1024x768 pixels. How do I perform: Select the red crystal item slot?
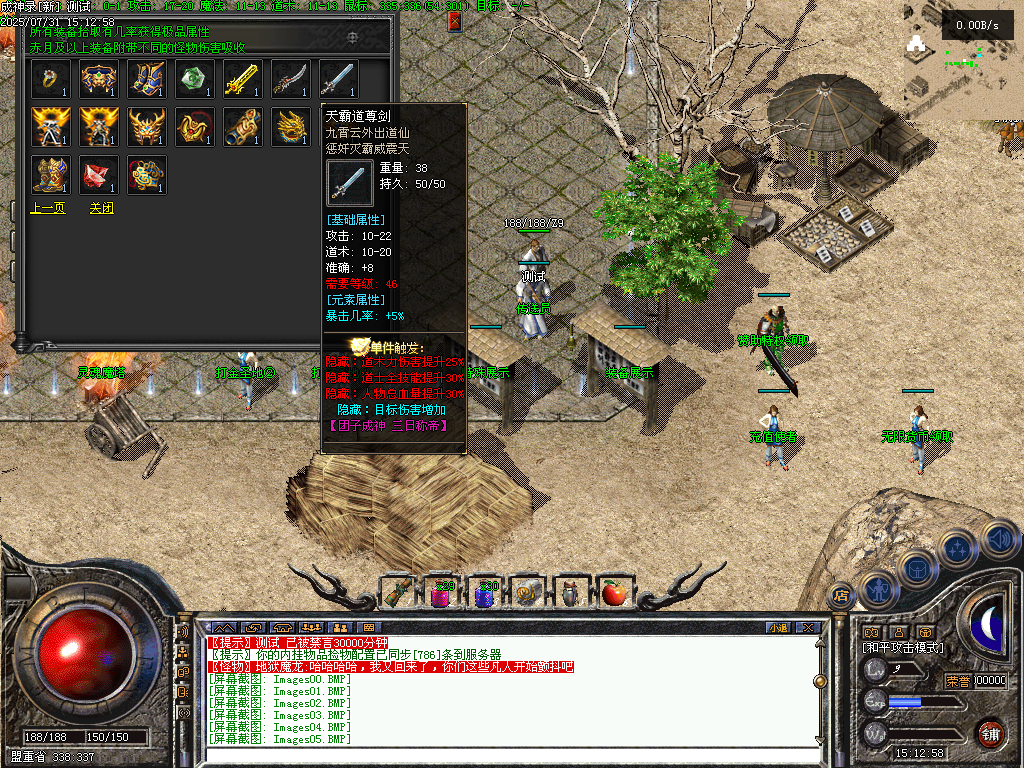pyautogui.click(x=98, y=175)
